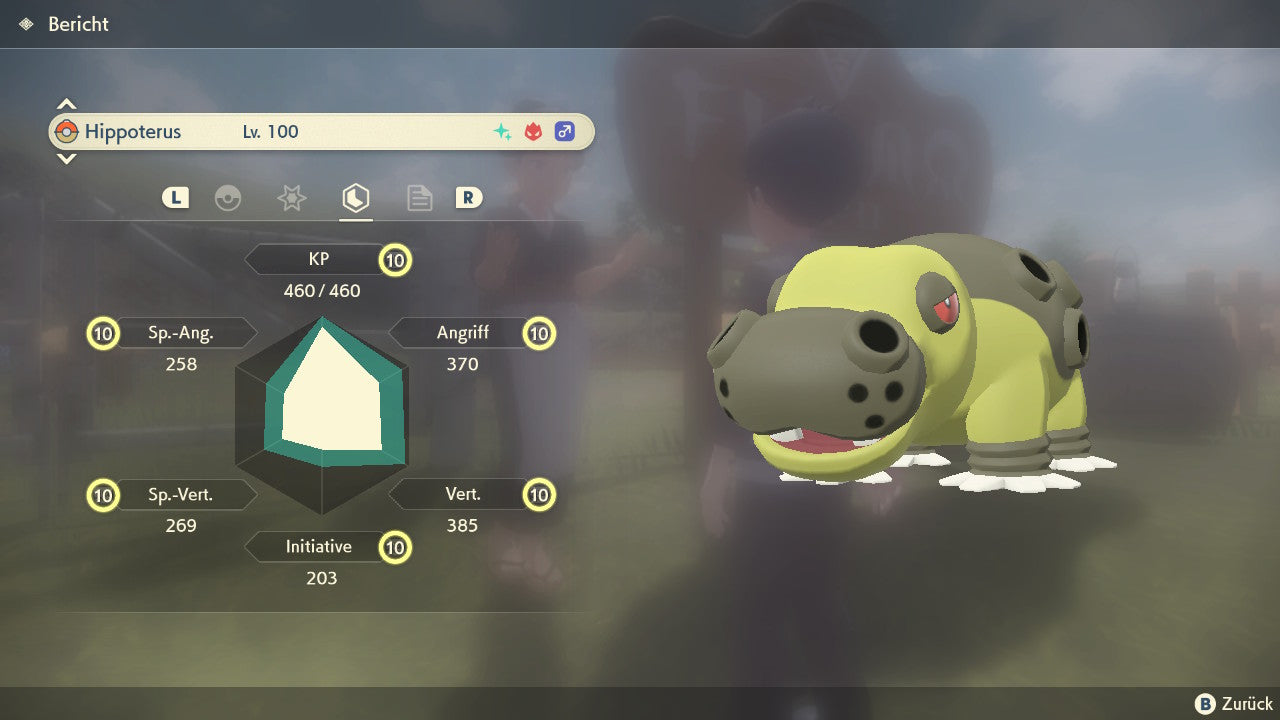1280x720 pixels.
Task: Choose the Angriff stat label
Action: pyautogui.click(x=462, y=333)
